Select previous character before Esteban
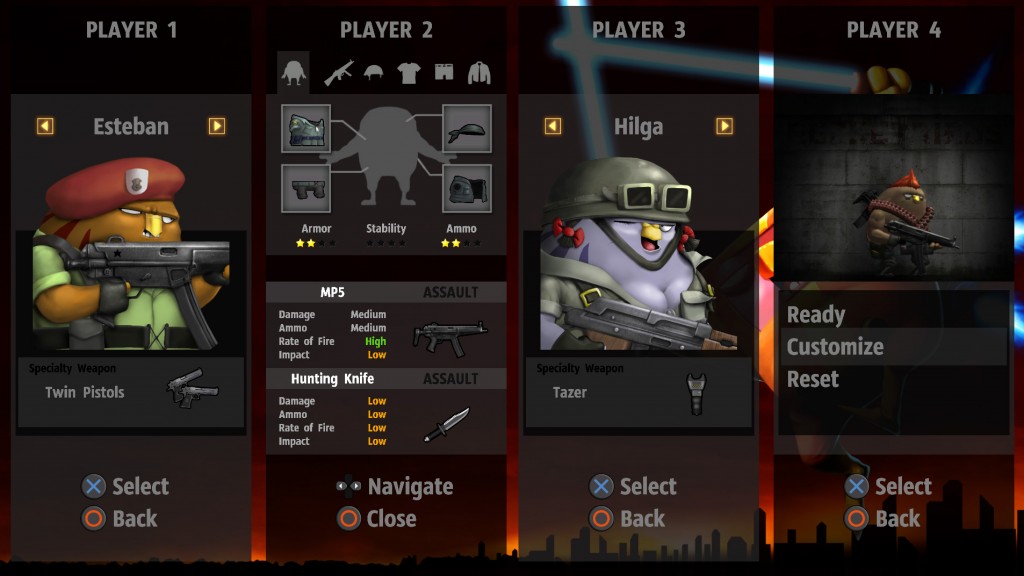 pos(45,126)
